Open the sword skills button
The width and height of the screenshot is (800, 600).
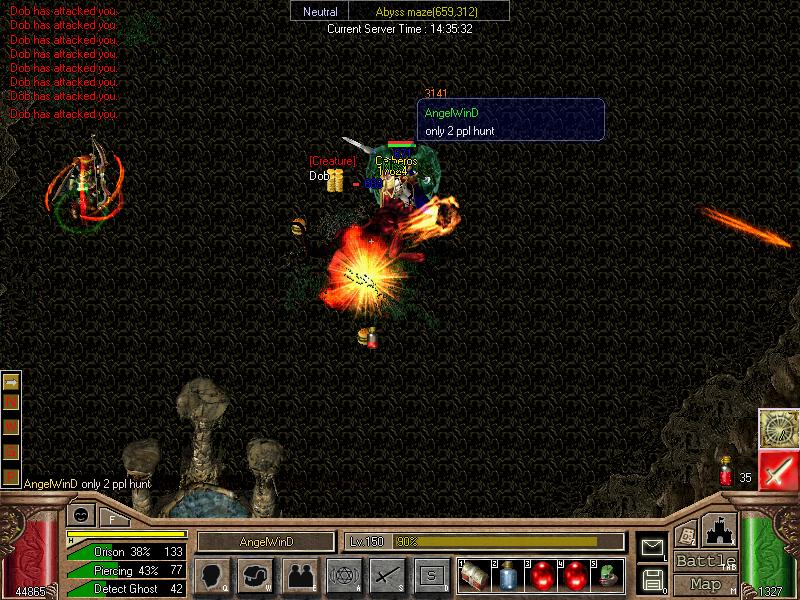pos(387,575)
